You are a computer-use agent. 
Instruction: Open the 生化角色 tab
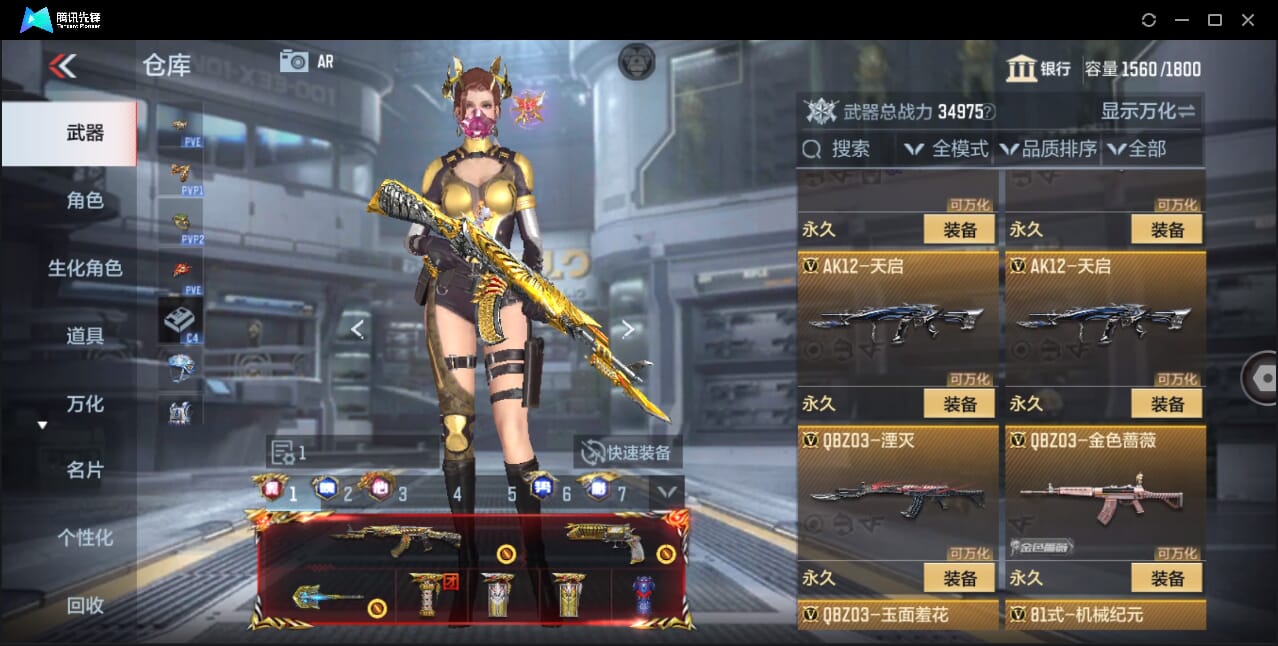click(84, 268)
